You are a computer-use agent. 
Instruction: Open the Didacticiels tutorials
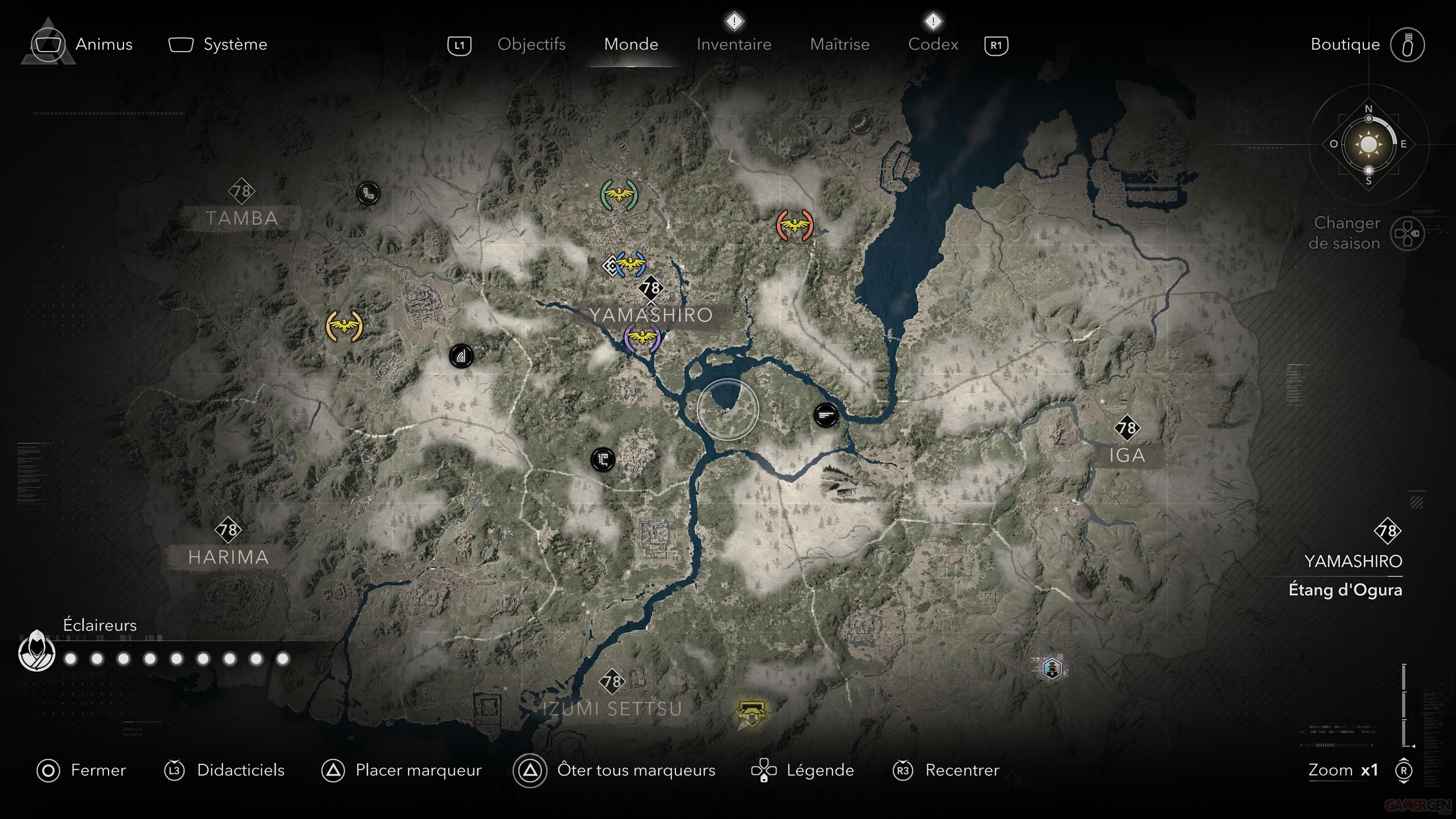coord(240,770)
